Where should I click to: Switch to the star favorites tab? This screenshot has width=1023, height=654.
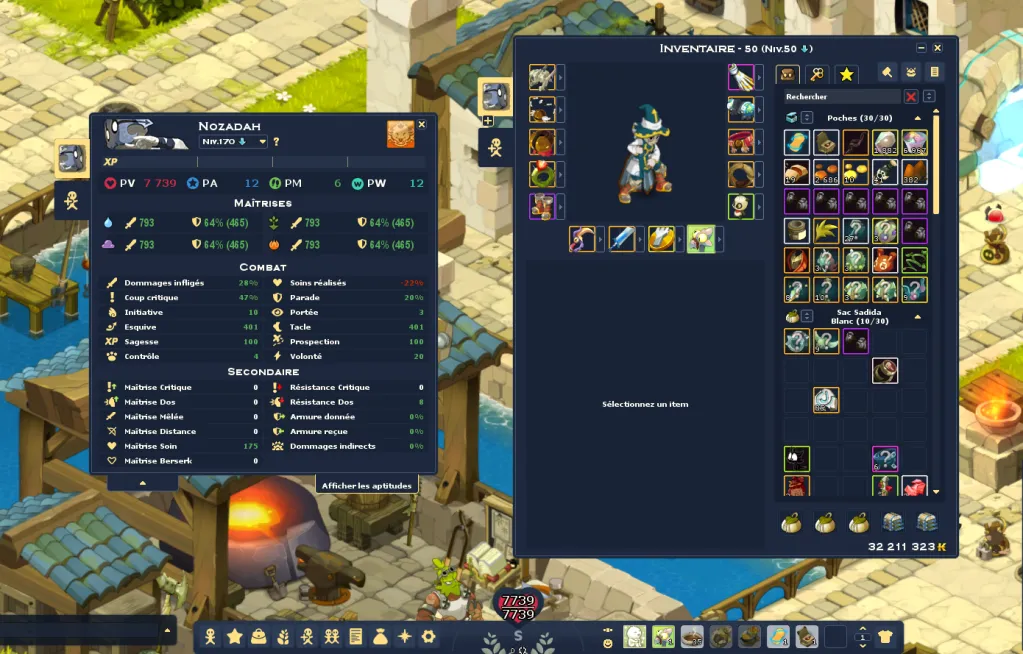pos(846,74)
